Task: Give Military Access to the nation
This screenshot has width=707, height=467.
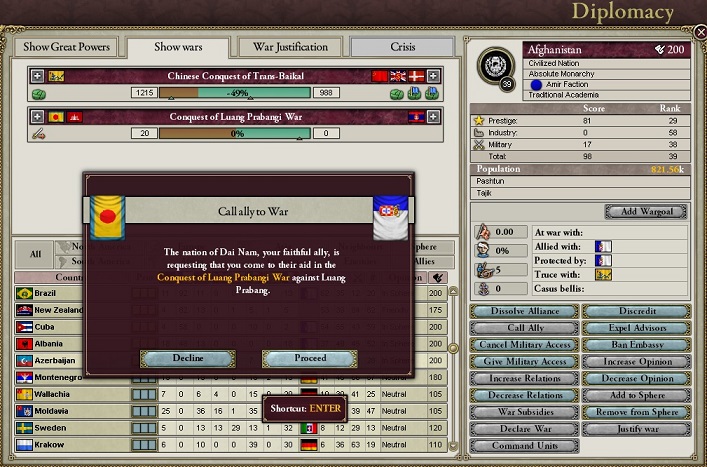Action: 523,362
